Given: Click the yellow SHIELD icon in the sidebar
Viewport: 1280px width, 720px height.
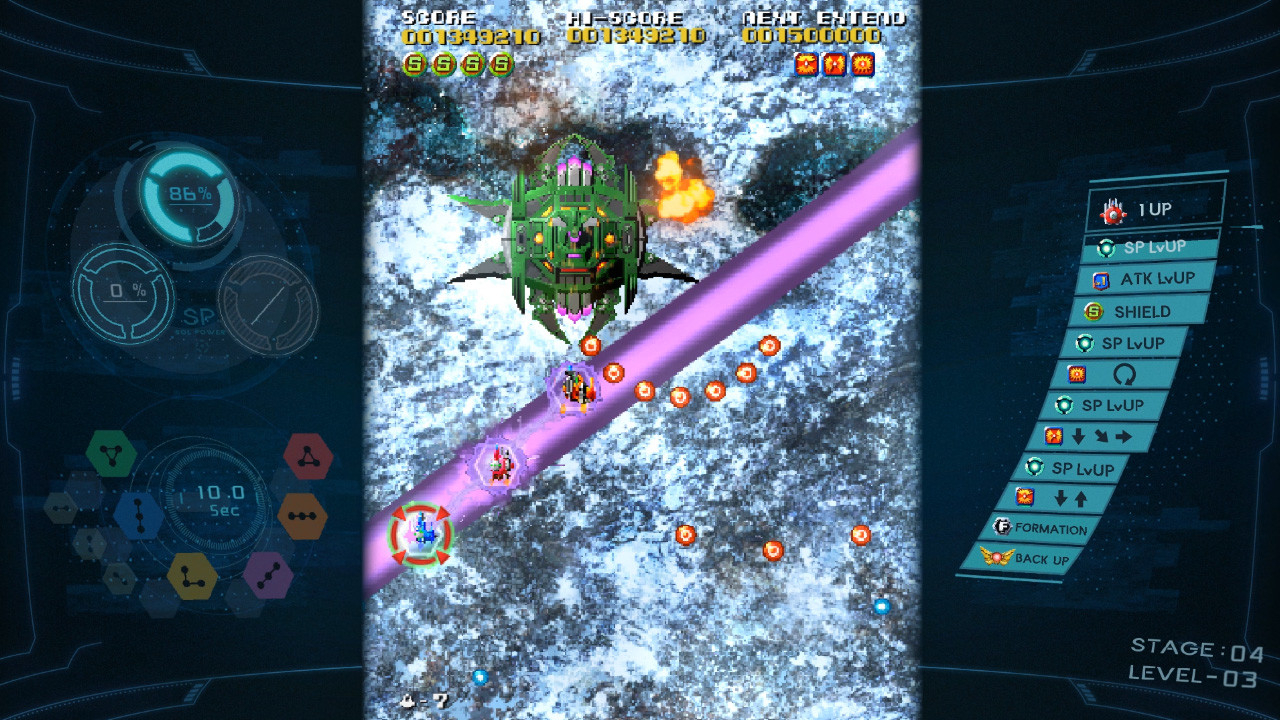Looking at the screenshot, I should [x=1094, y=310].
